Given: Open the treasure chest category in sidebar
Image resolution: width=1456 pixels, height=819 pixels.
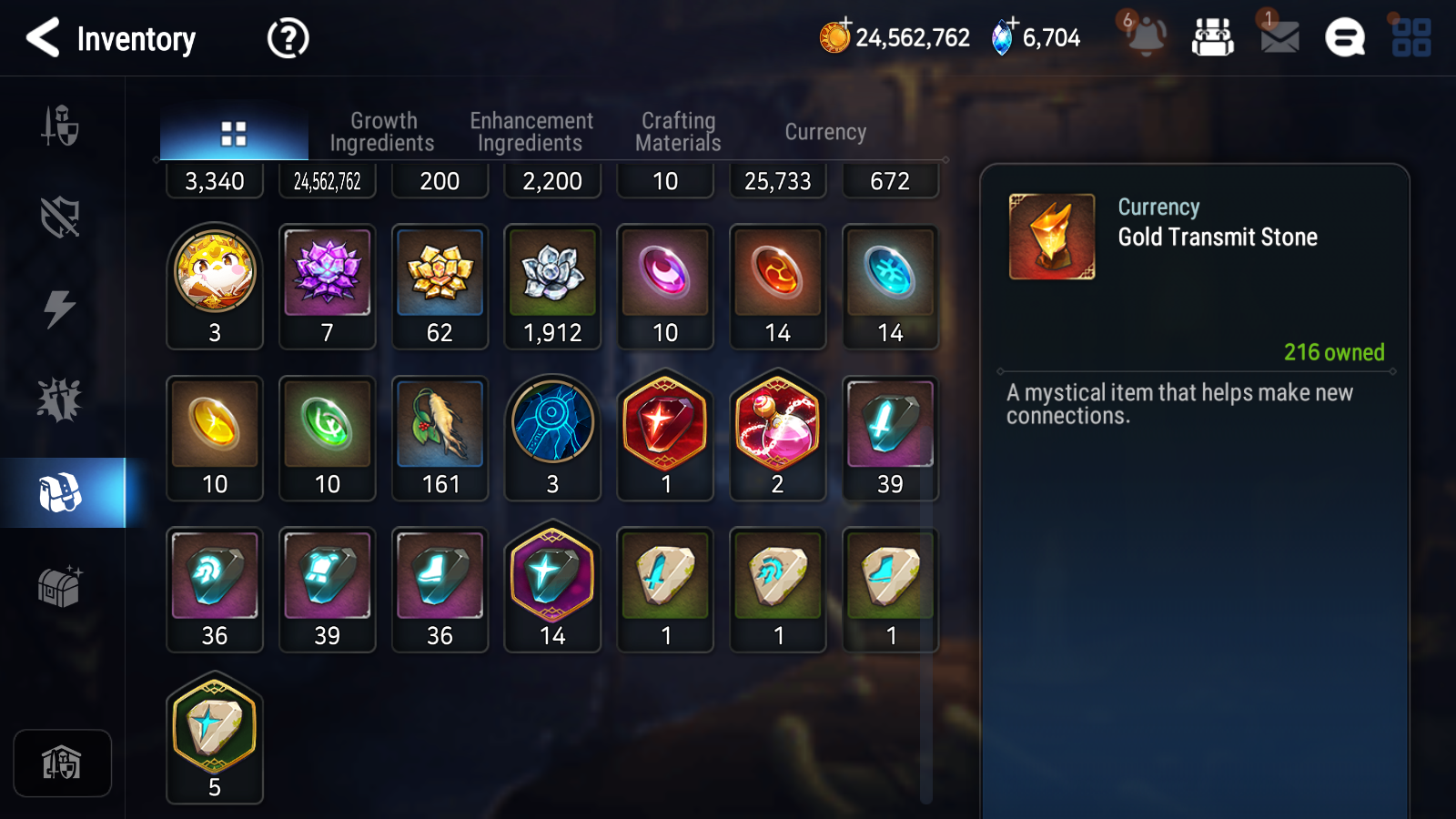Looking at the screenshot, I should point(60,587).
